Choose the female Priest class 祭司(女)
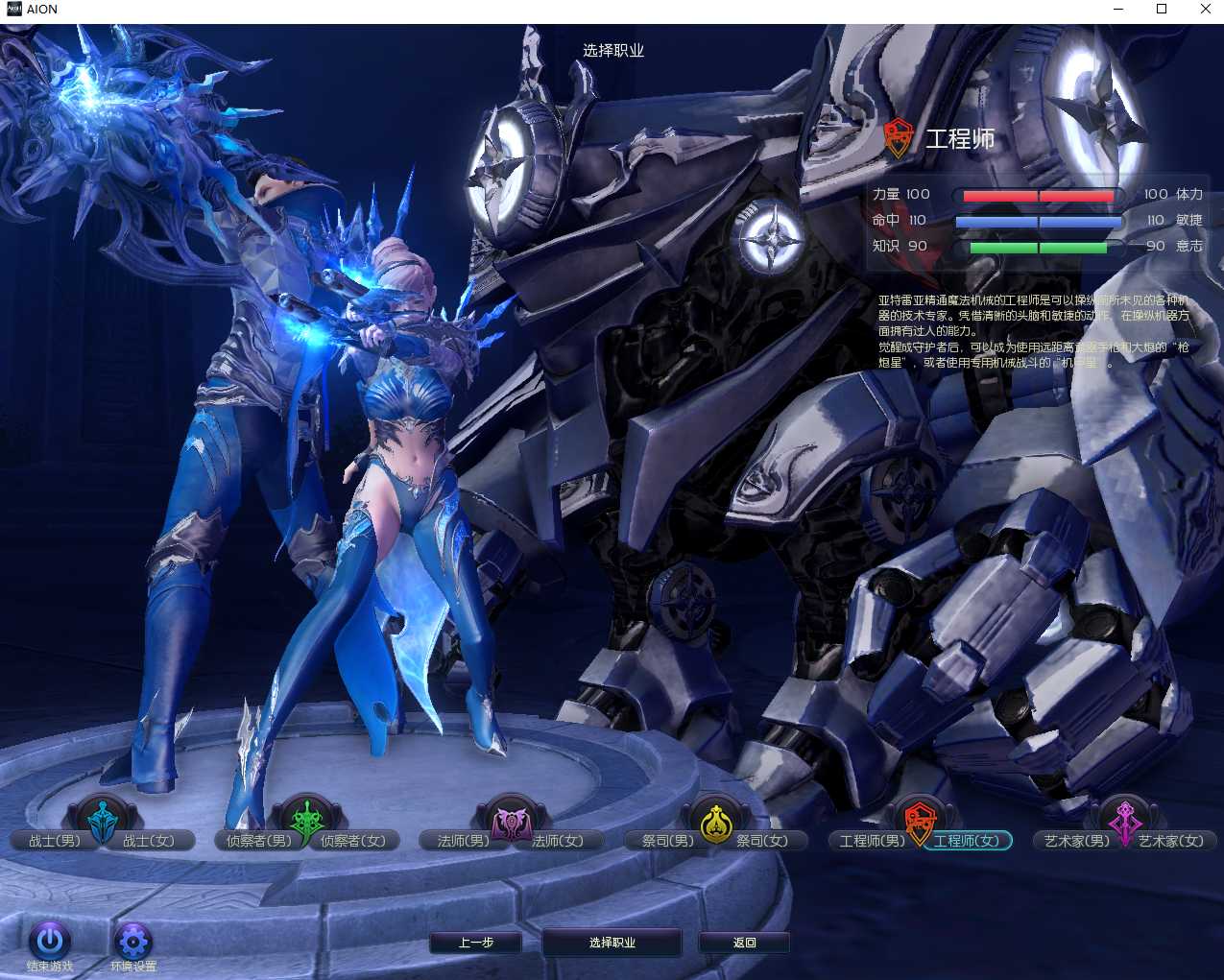Screen dimensions: 1224x980 pyautogui.click(x=762, y=841)
